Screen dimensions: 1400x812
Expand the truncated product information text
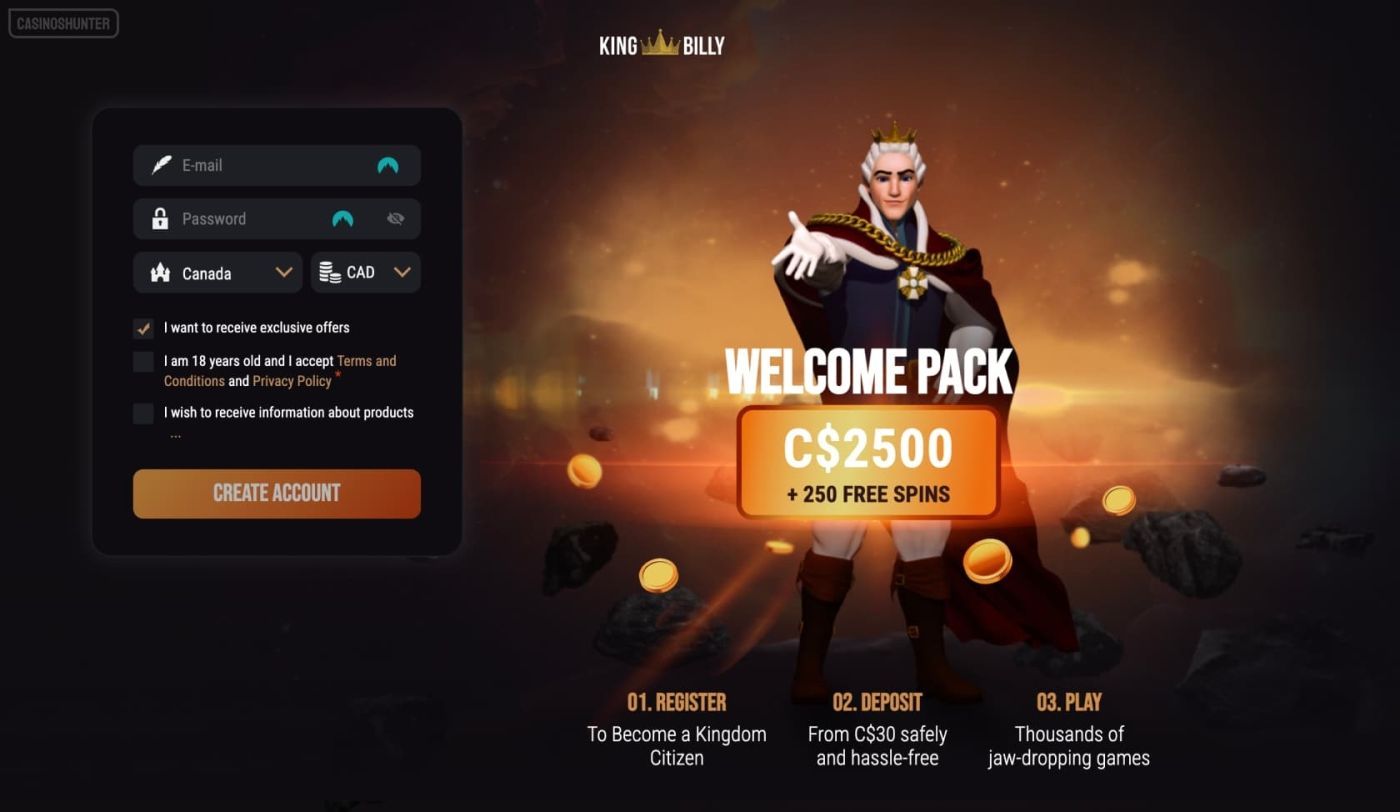pos(175,435)
